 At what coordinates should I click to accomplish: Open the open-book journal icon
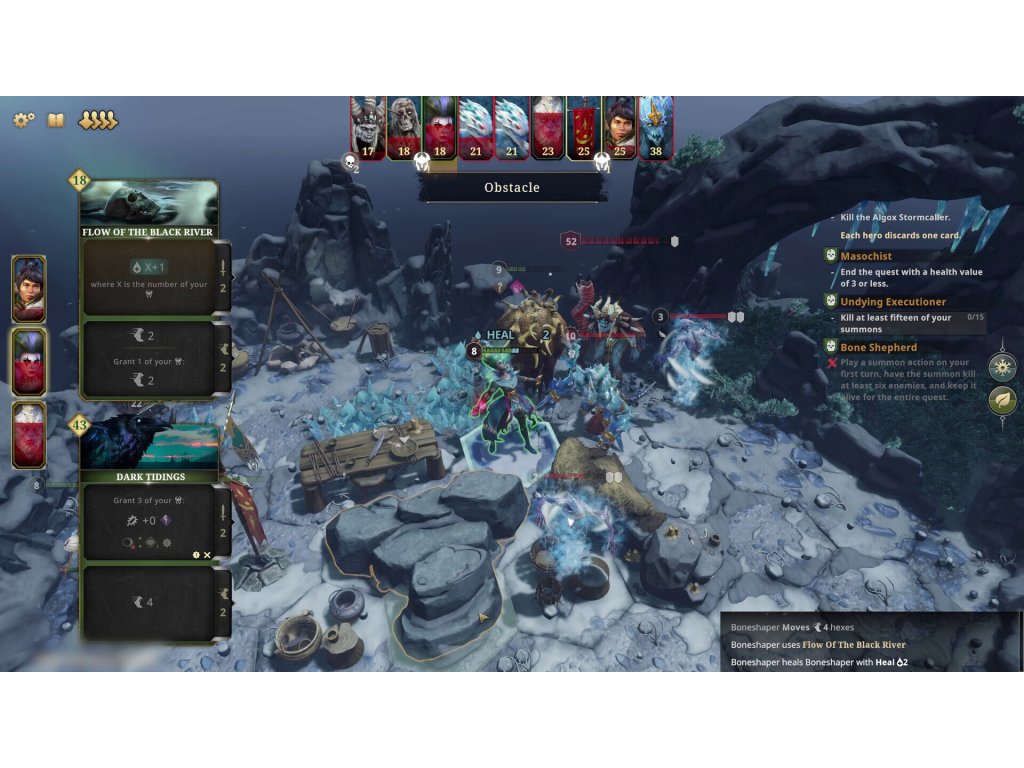(x=56, y=120)
